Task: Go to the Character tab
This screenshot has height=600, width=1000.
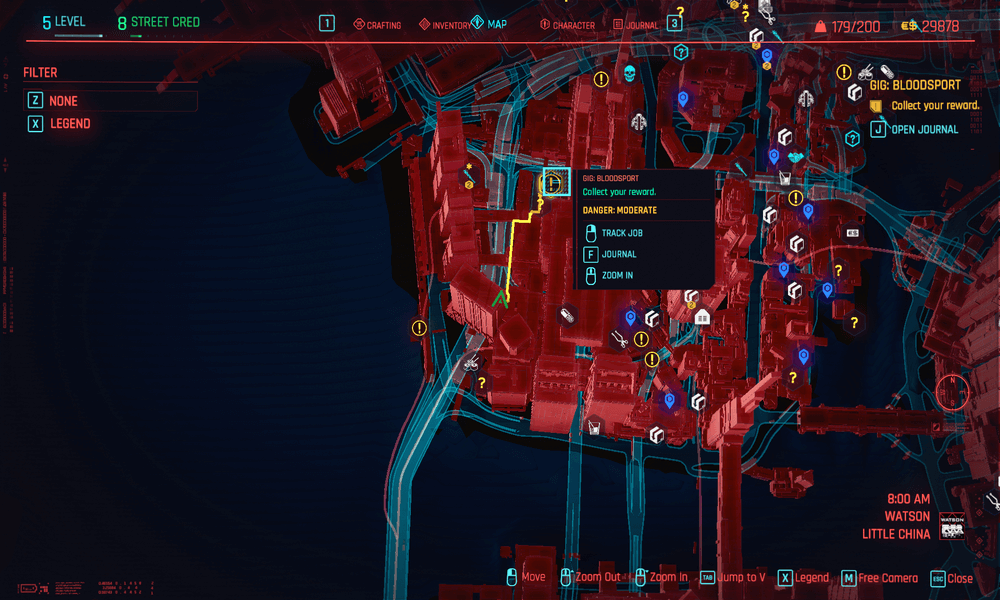Action: click(x=566, y=24)
